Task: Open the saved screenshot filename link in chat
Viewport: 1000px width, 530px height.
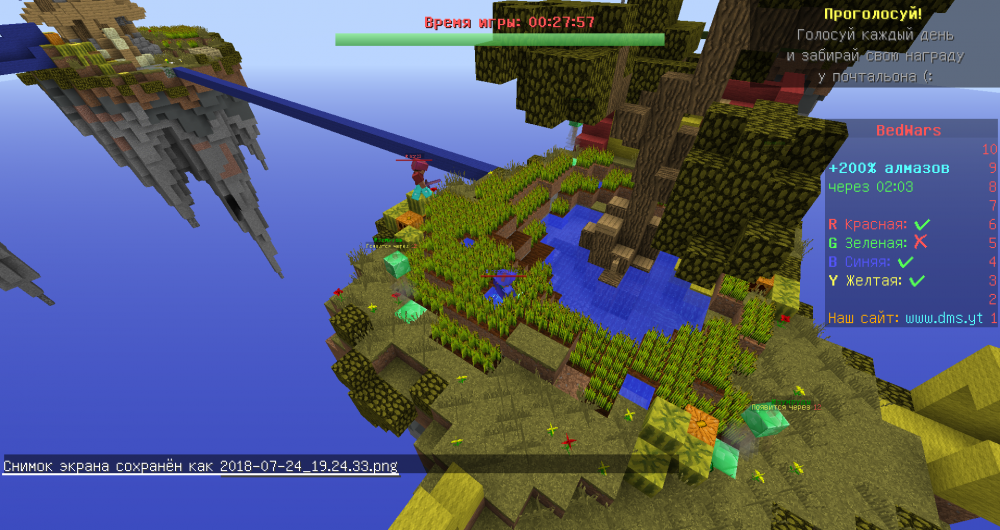Action: pyautogui.click(x=308, y=466)
